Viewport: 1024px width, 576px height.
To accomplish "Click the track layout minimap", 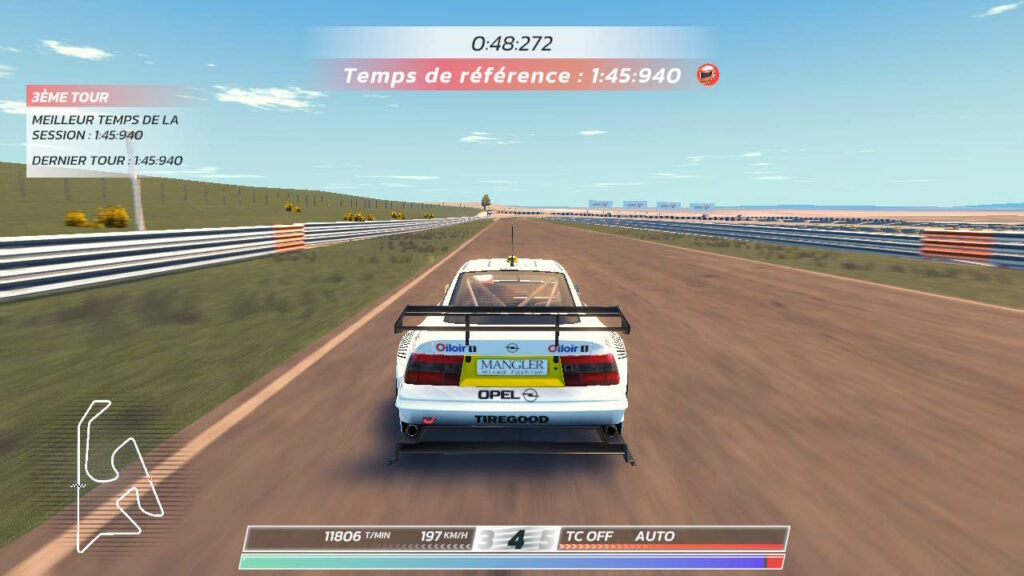I will (x=118, y=475).
